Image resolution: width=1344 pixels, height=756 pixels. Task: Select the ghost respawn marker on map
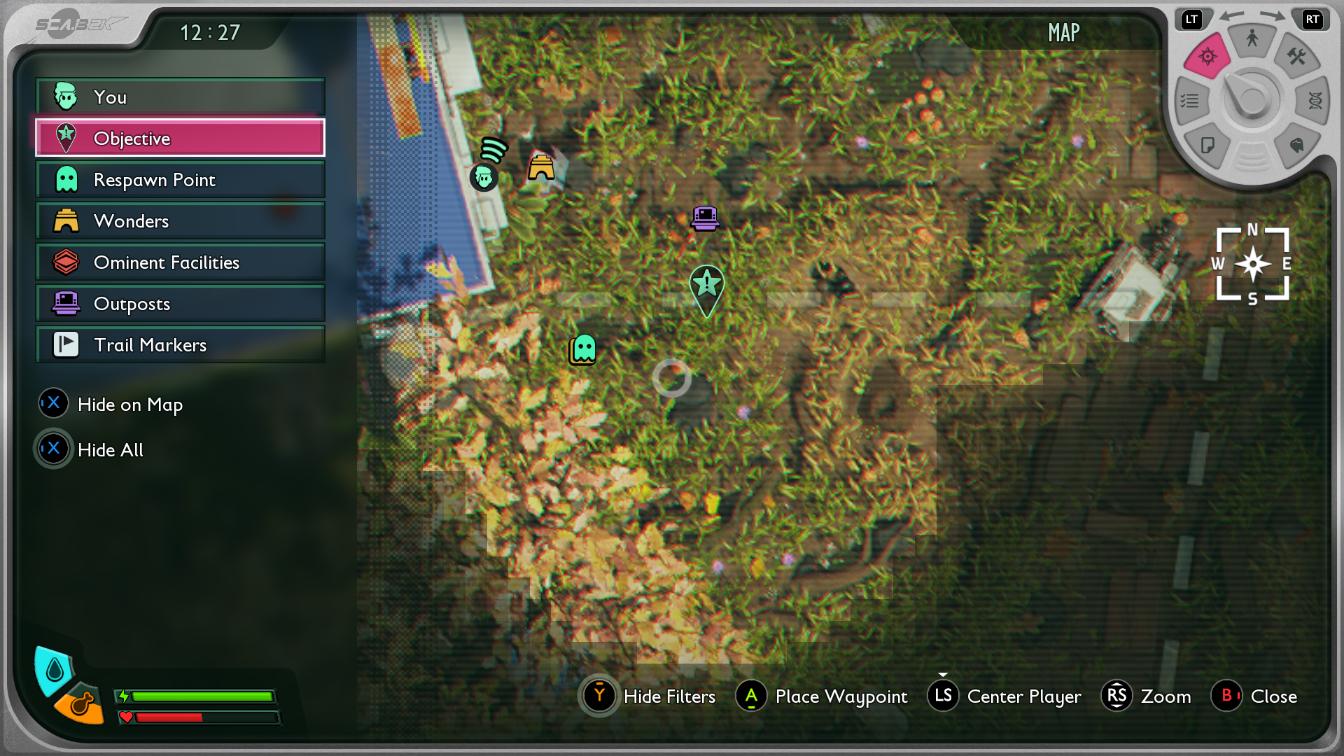[583, 349]
